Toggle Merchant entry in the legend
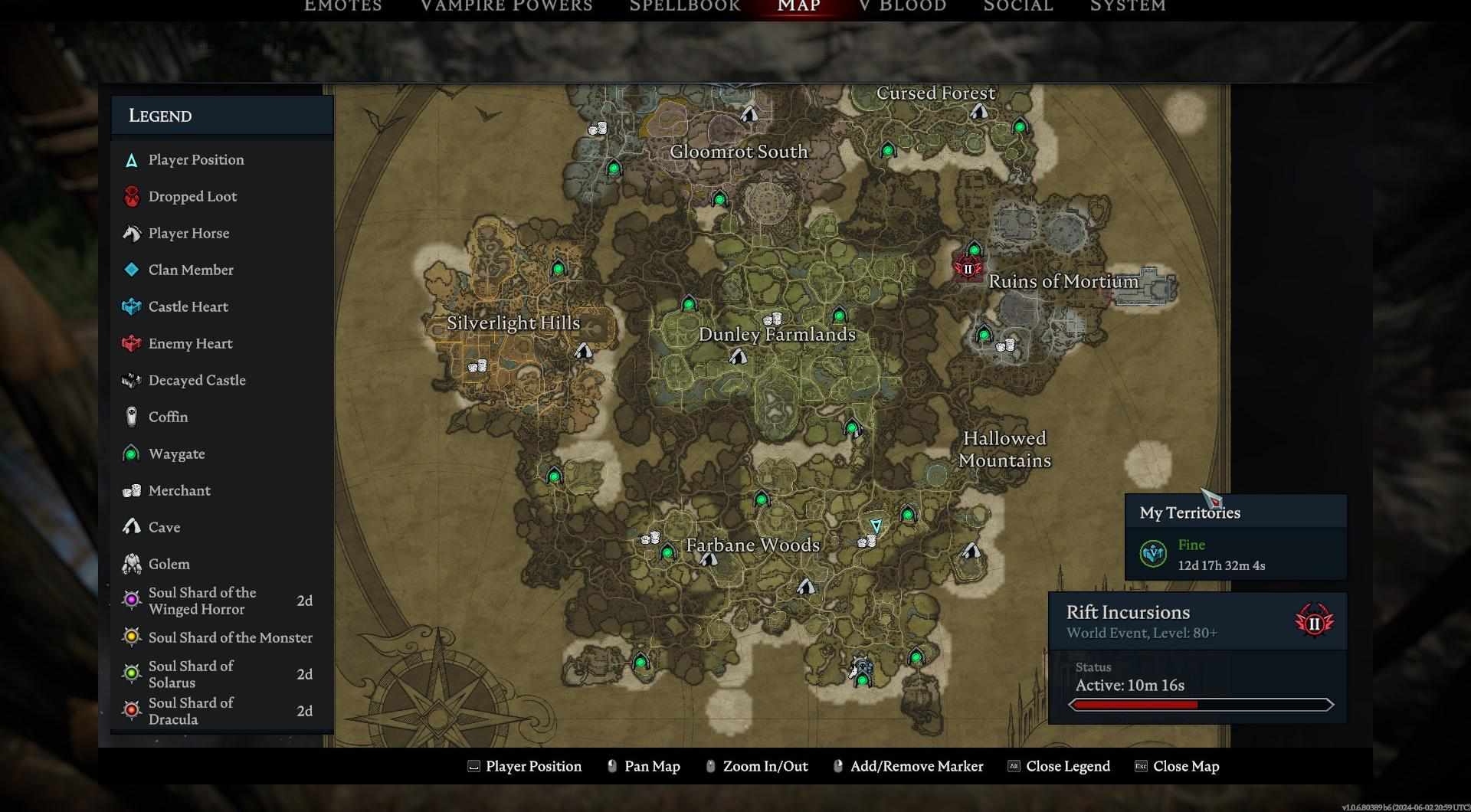 tap(179, 490)
